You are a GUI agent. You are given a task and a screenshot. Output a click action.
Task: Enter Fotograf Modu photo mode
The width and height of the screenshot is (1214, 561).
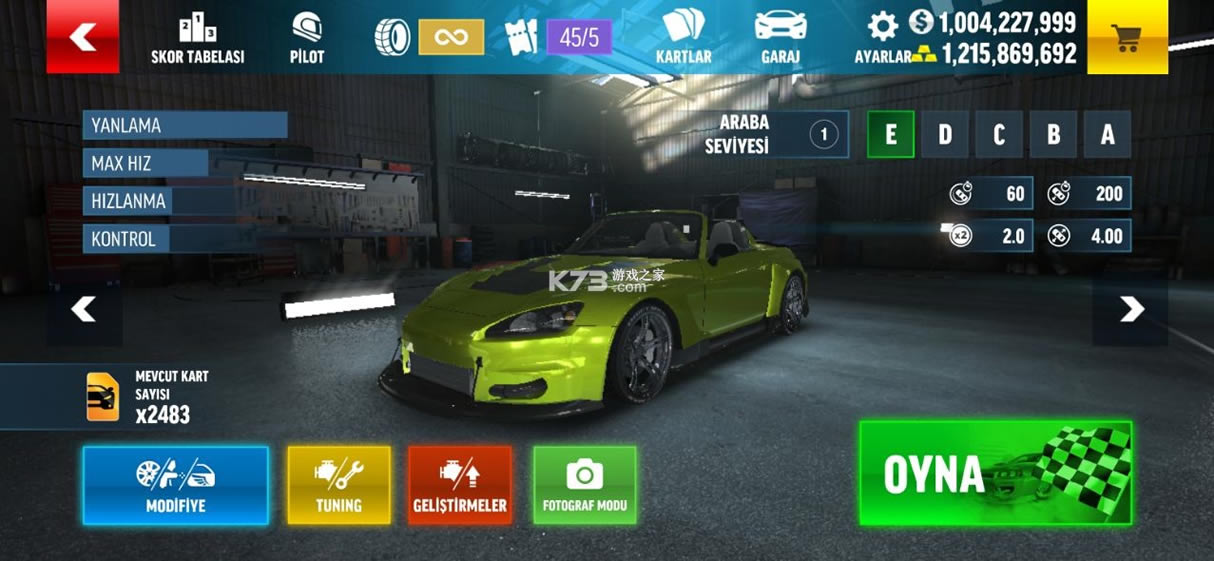pos(585,485)
